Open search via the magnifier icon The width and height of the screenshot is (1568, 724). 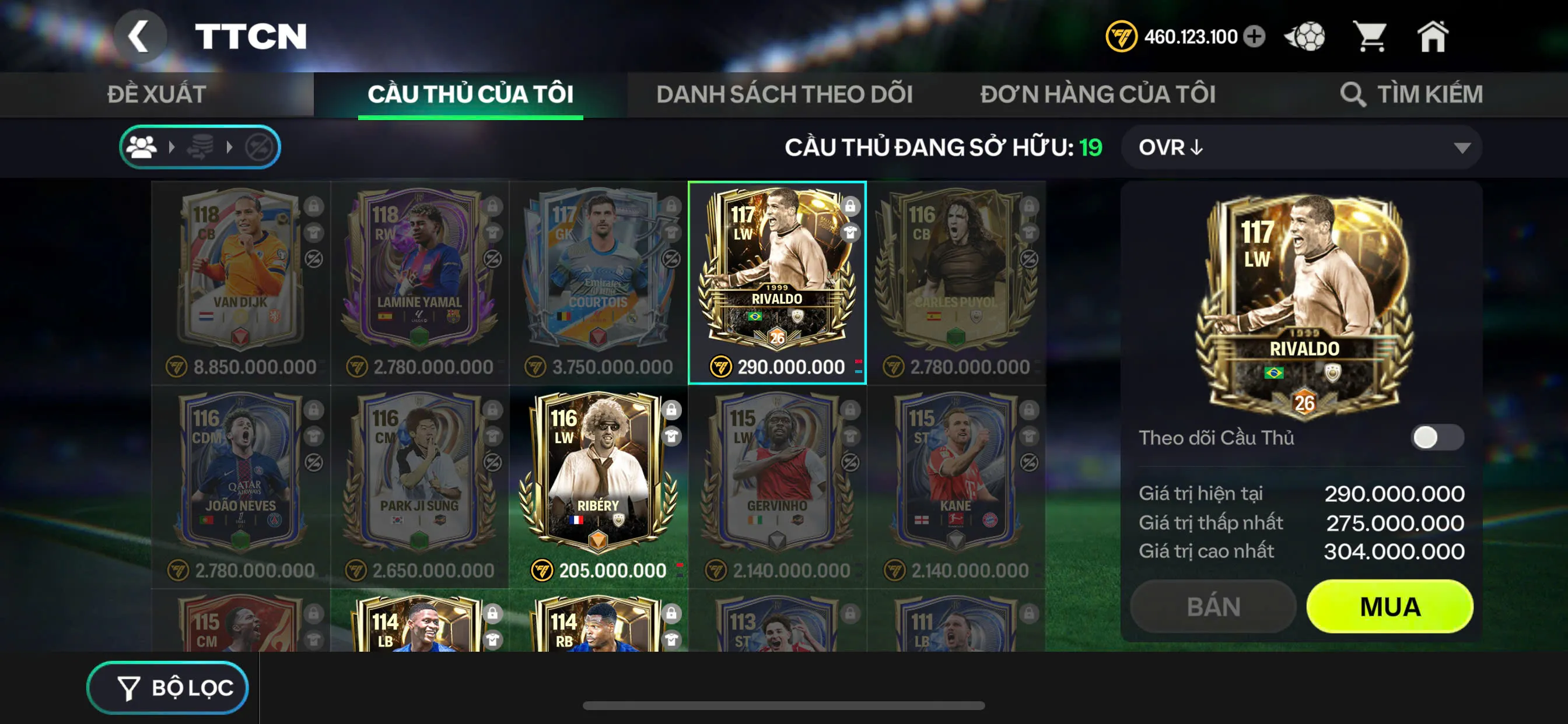[x=1353, y=94]
